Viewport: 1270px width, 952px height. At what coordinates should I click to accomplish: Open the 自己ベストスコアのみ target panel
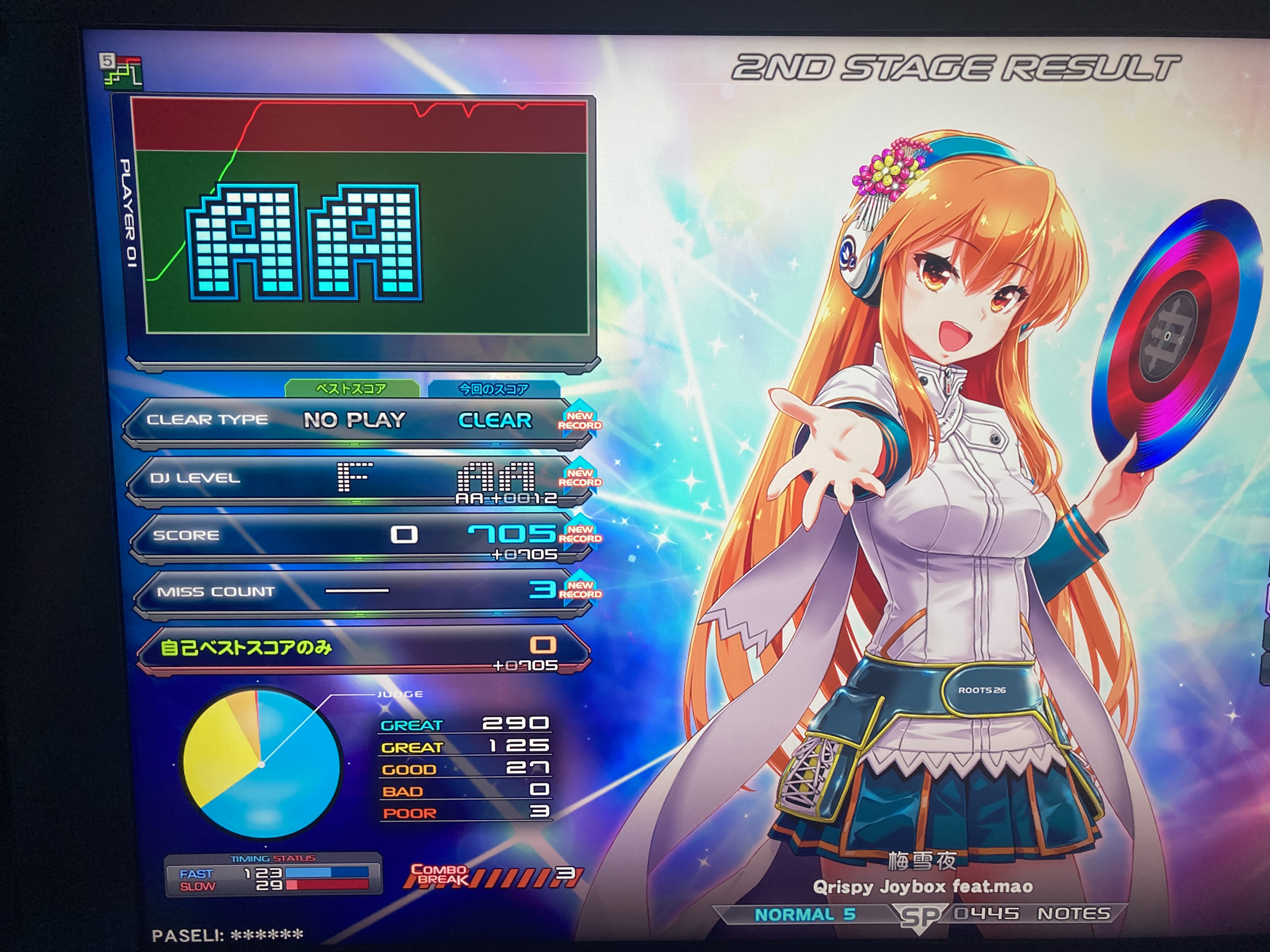coord(363,649)
